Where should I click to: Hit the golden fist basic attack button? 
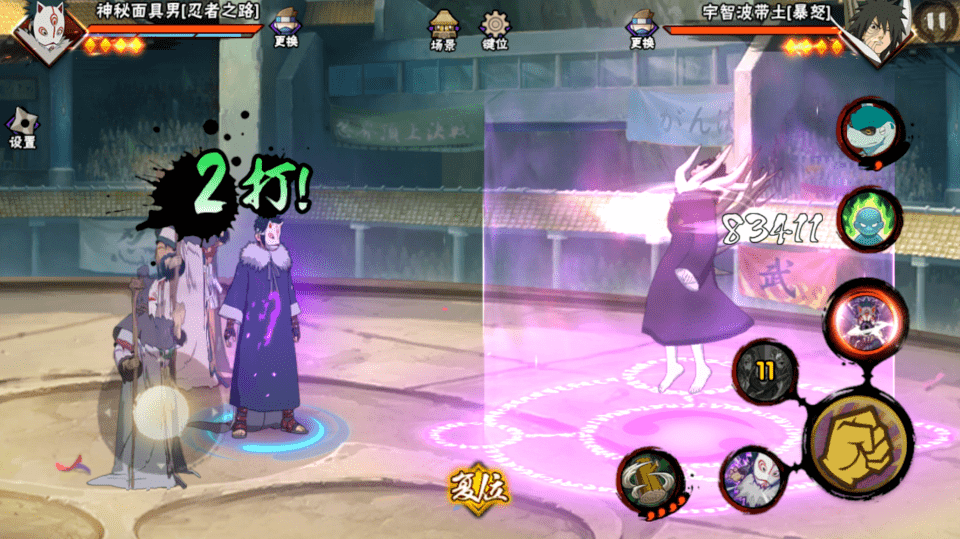858,442
